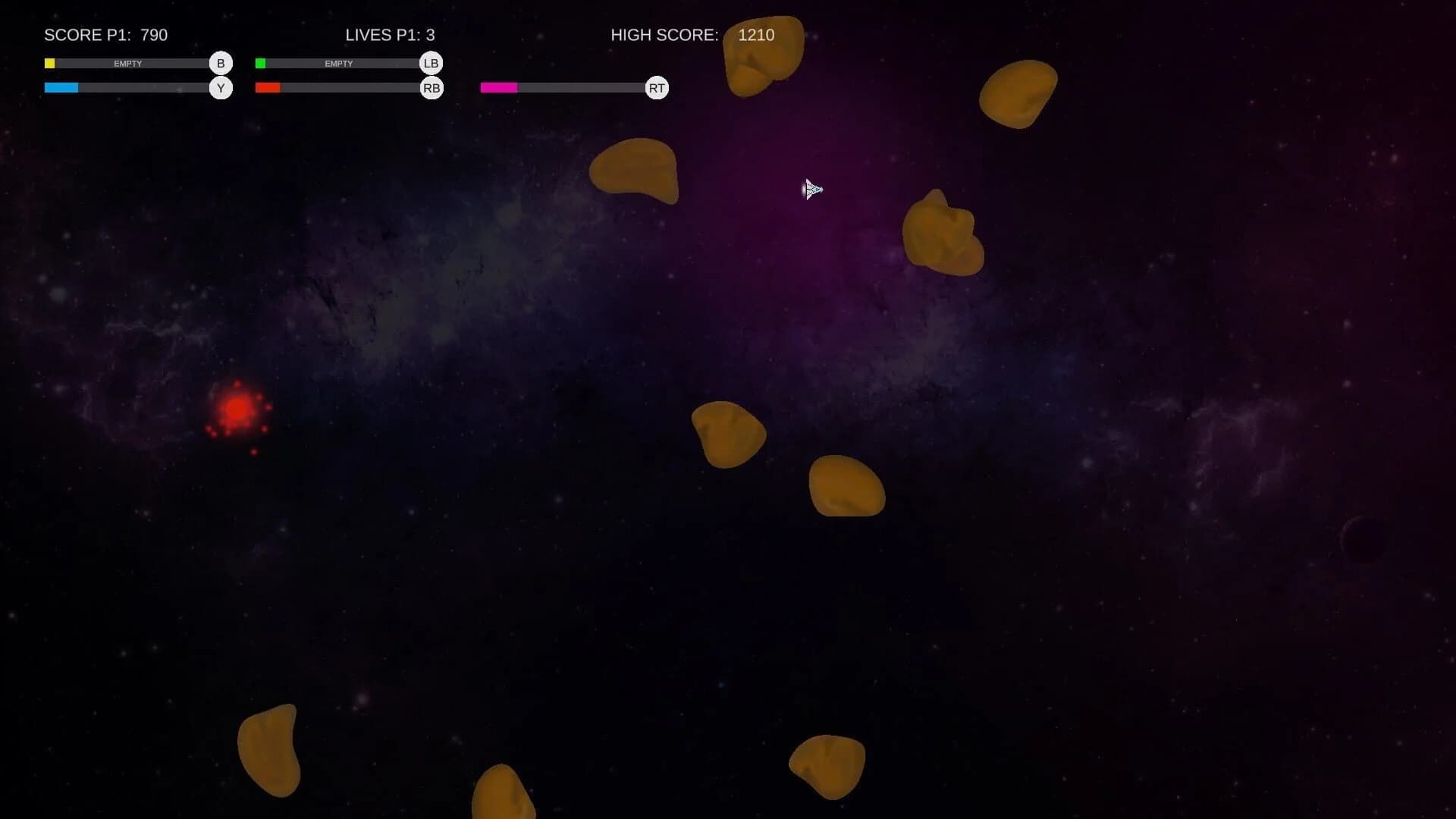
Task: Click the 1210 high score value
Action: tap(756, 35)
